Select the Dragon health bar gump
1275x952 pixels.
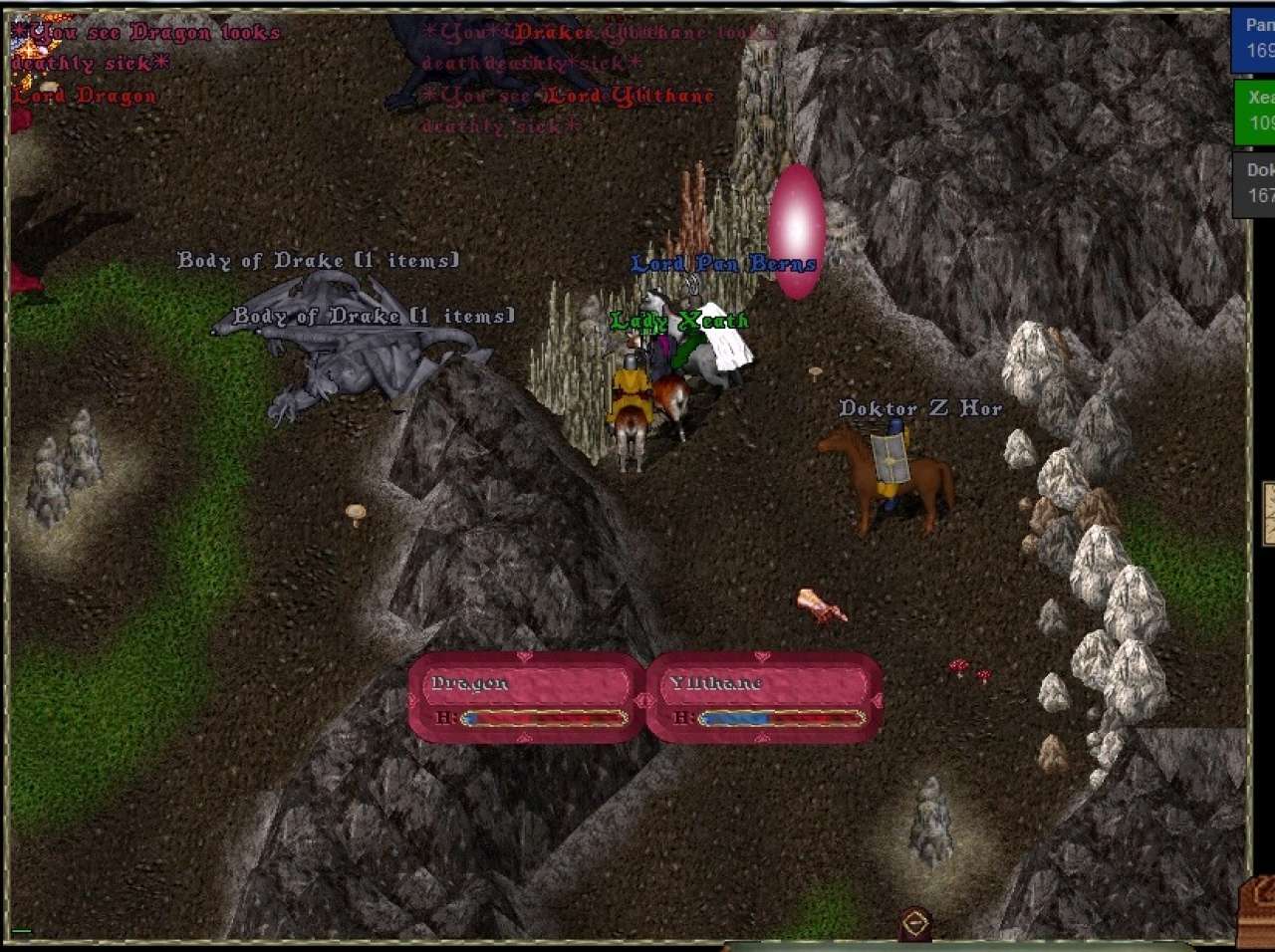click(x=526, y=697)
